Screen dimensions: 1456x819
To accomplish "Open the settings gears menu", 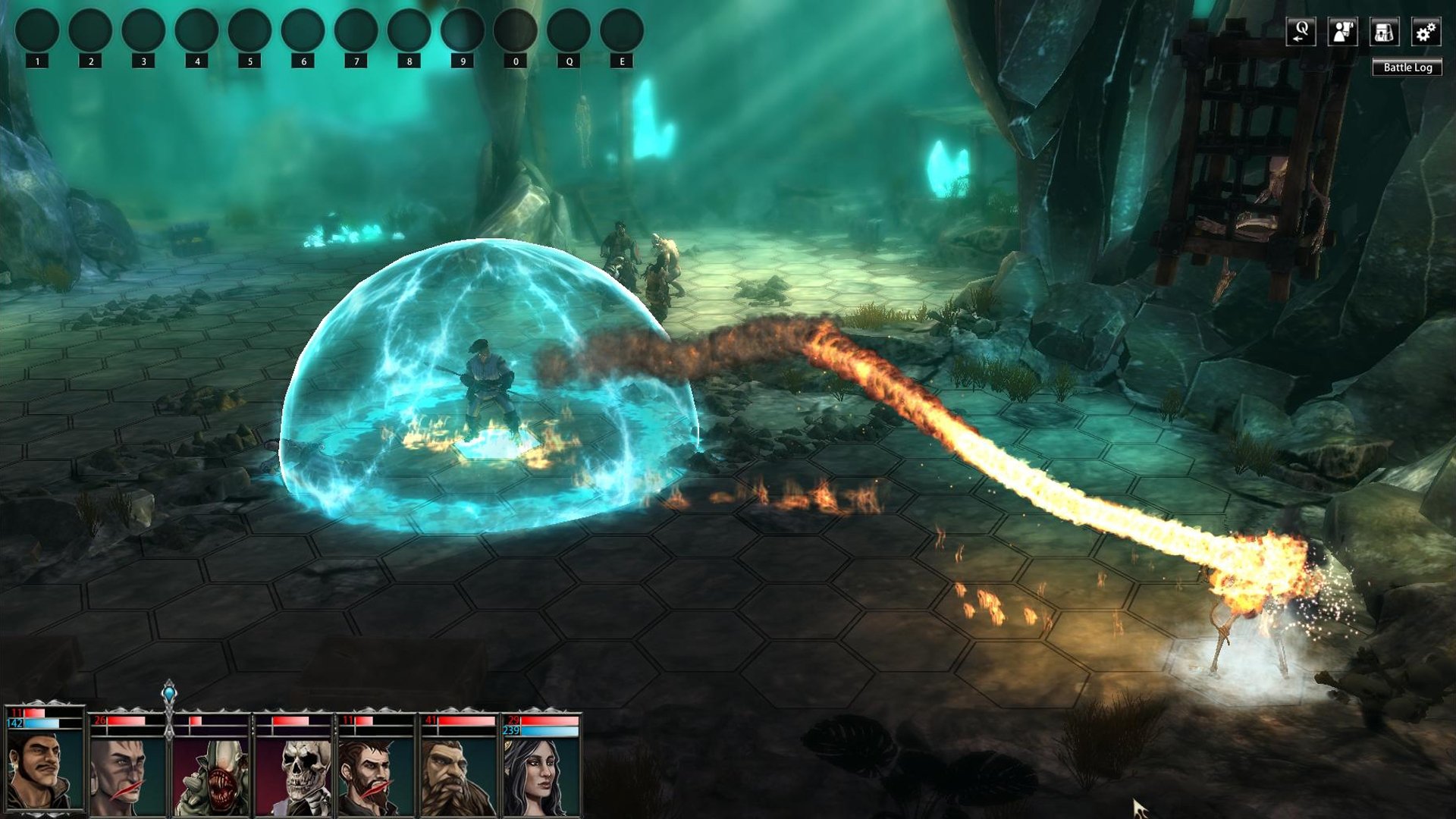I will pos(1425,33).
